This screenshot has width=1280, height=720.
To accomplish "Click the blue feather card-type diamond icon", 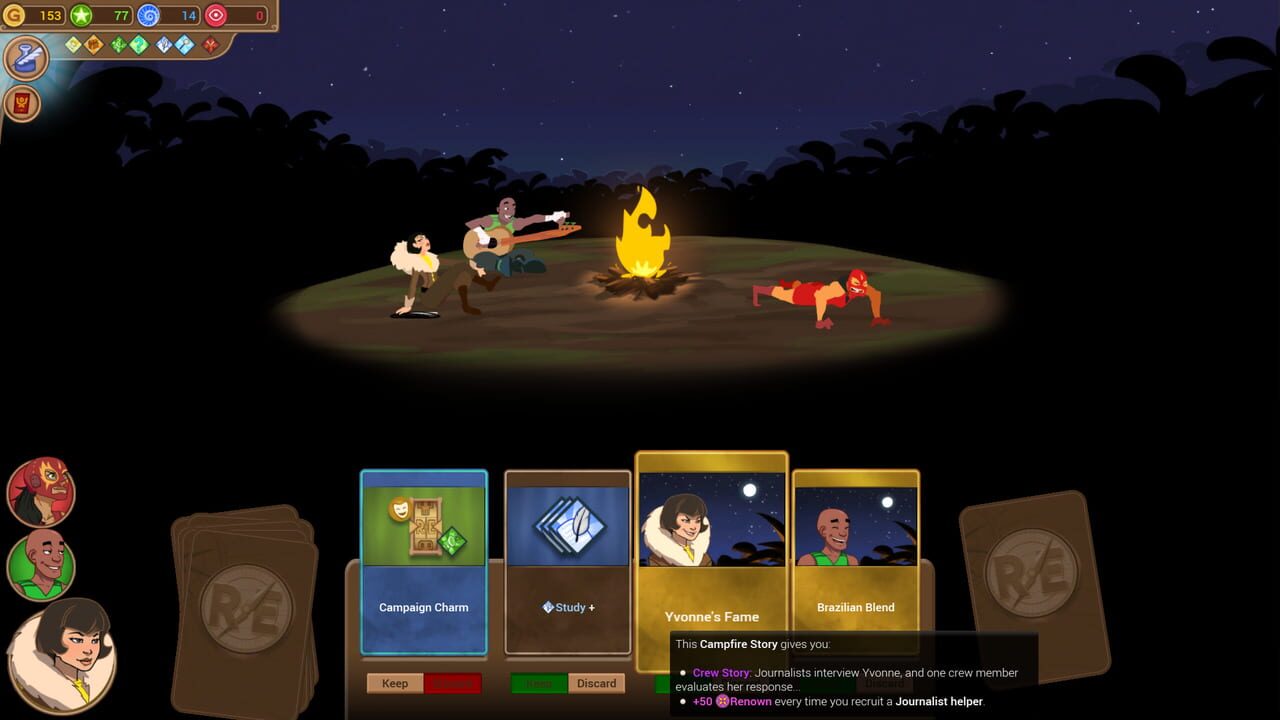I will coord(162,44).
